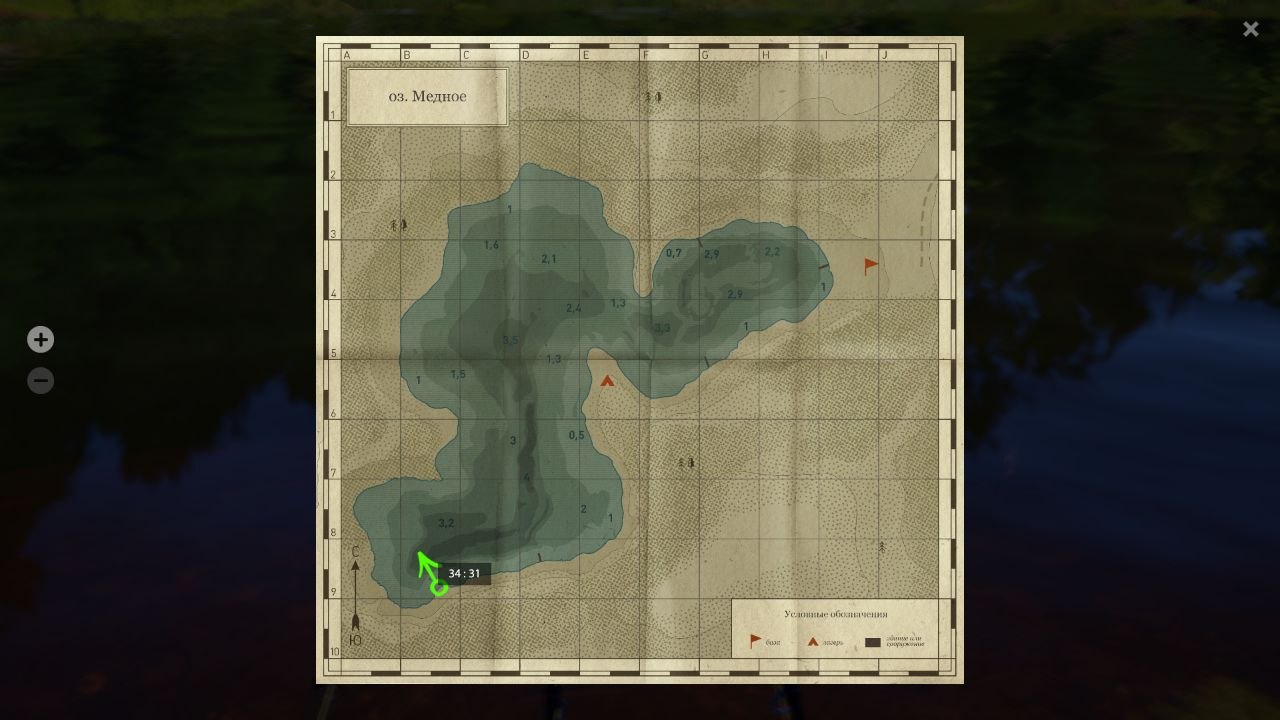Zoom in with the plus button
The image size is (1280, 720).
pos(40,339)
